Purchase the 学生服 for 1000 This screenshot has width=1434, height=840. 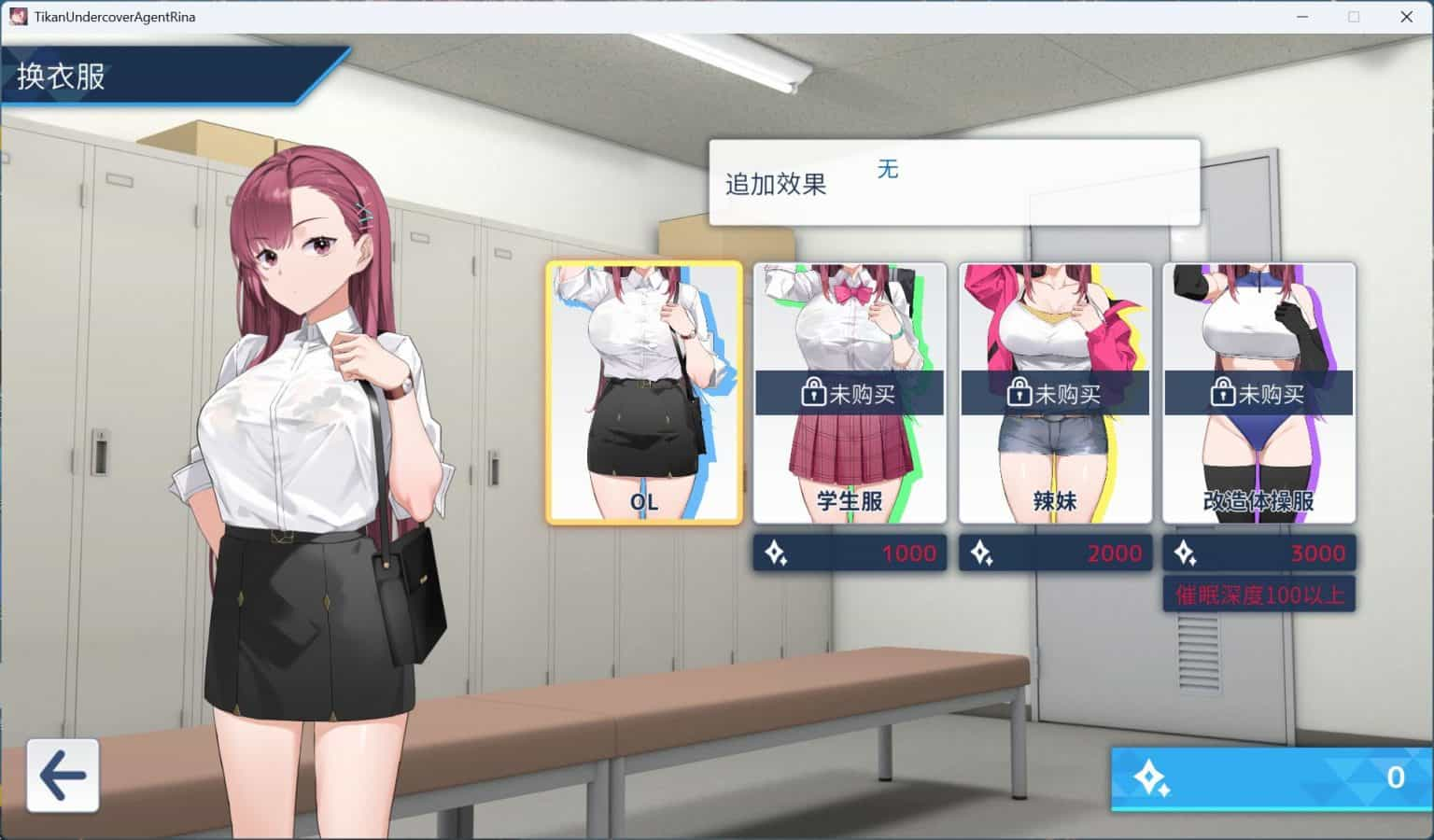click(850, 553)
